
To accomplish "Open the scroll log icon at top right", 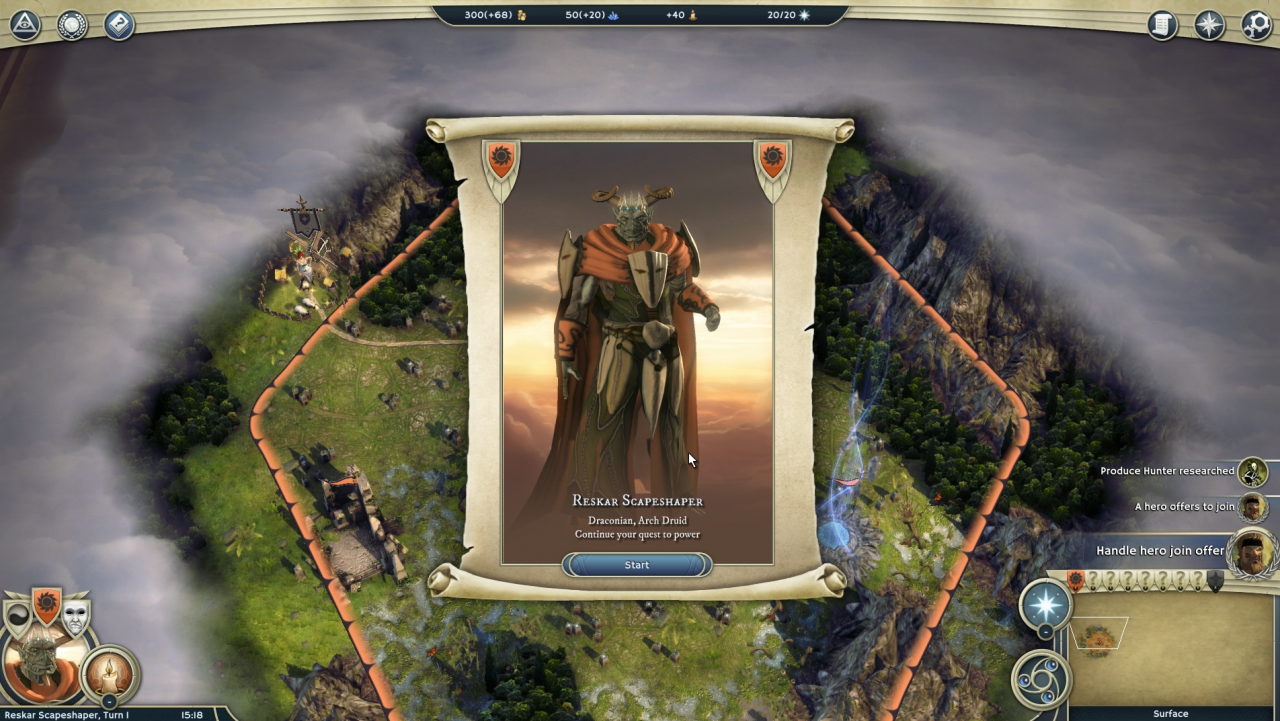I will tap(1162, 25).
